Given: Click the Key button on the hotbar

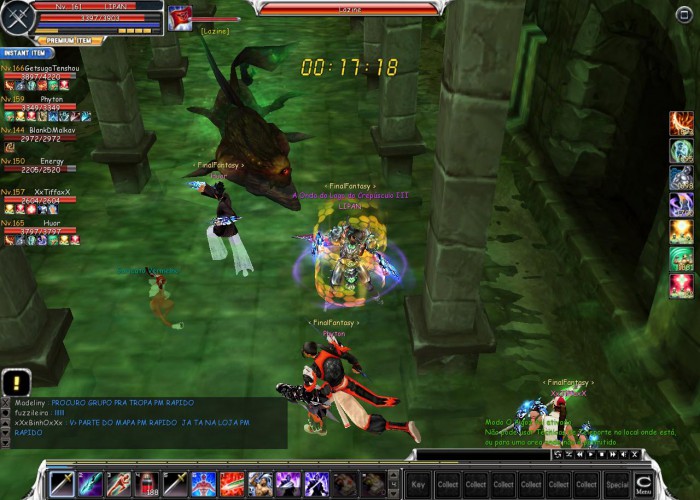Looking at the screenshot, I should tap(418, 484).
